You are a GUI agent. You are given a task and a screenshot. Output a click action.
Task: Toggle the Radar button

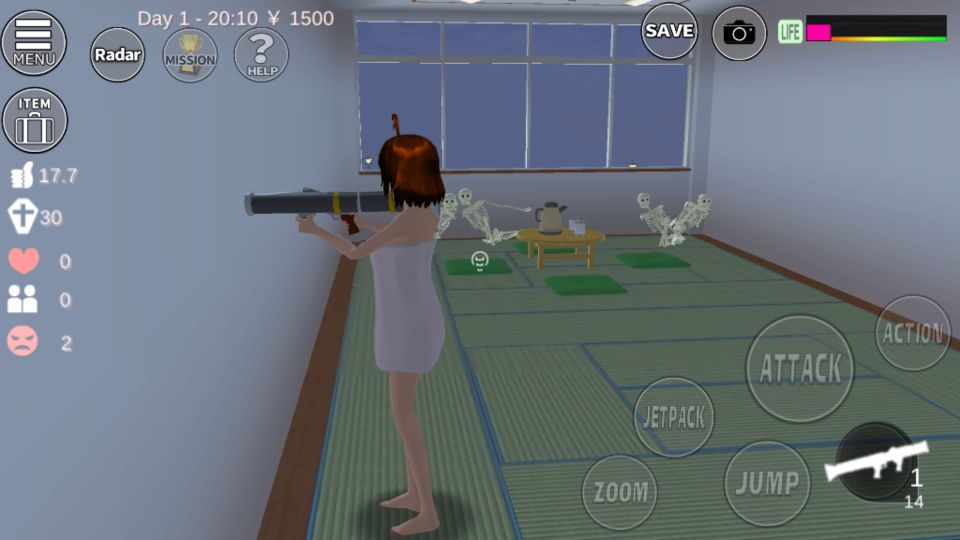(x=118, y=54)
